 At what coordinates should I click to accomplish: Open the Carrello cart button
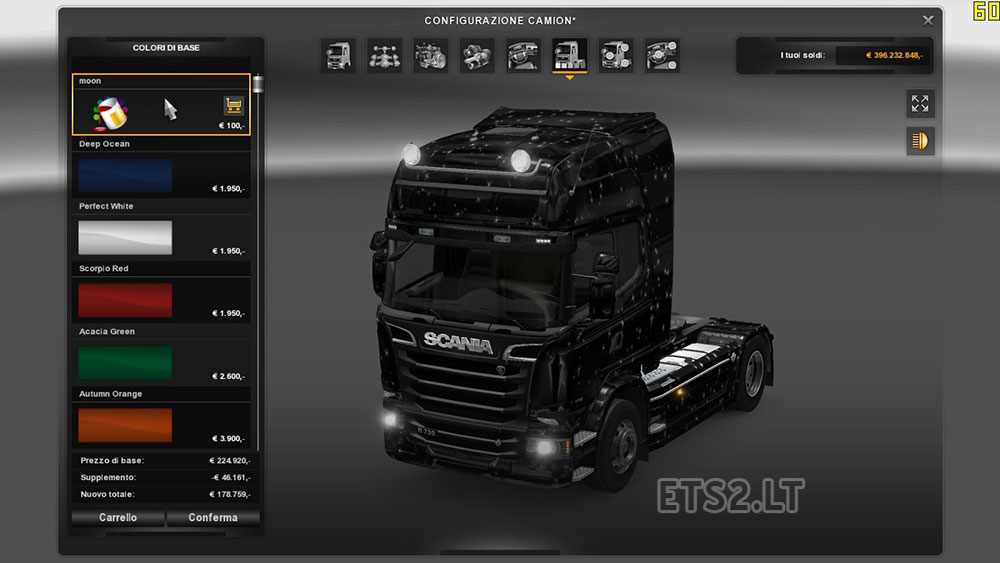pyautogui.click(x=118, y=518)
